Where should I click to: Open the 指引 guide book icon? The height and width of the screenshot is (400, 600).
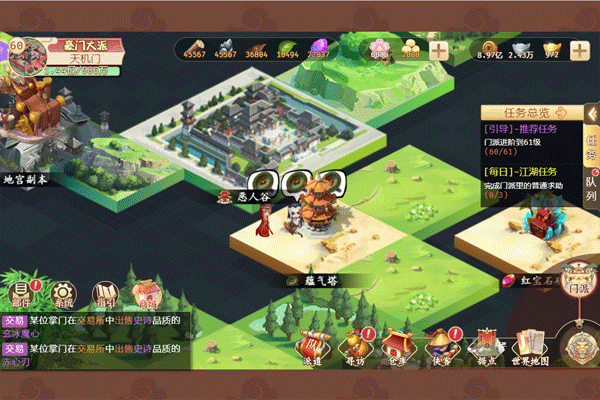point(105,293)
